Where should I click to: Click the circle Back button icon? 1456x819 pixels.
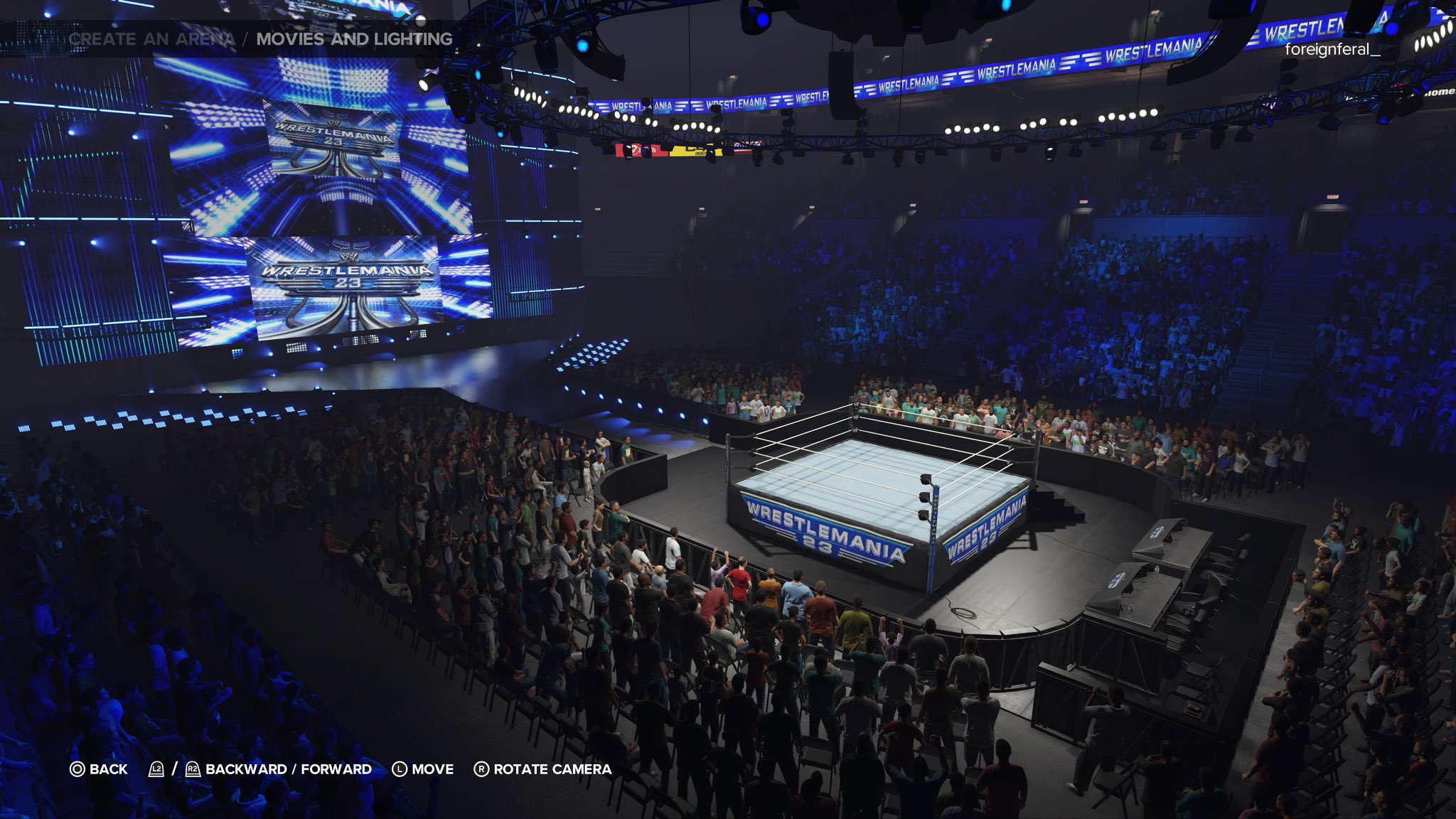pyautogui.click(x=76, y=769)
